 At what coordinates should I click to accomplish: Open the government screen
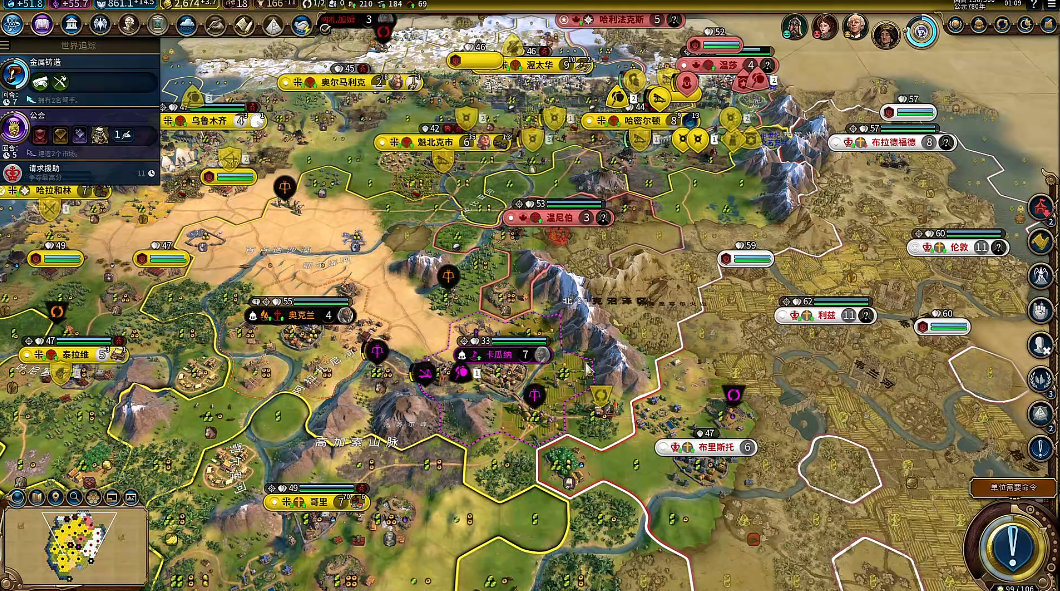click(x=71, y=24)
